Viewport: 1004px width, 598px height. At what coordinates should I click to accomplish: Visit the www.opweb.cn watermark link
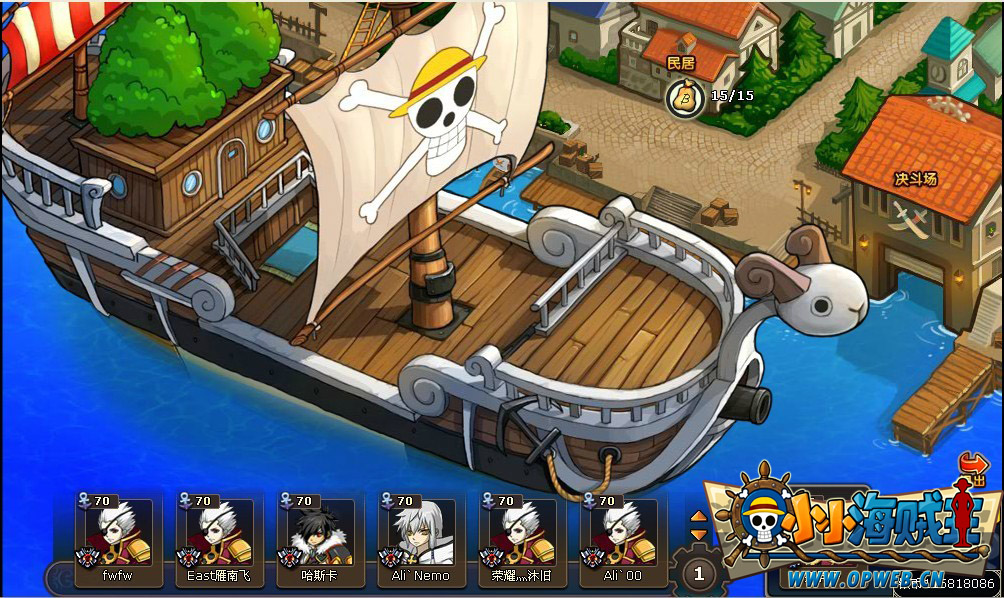click(866, 578)
